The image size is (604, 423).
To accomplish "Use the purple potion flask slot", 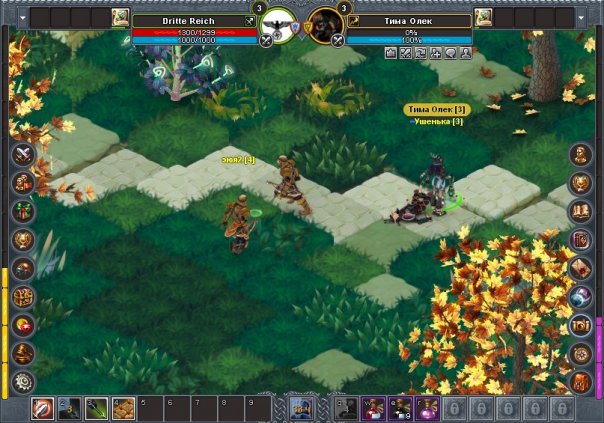I will [425, 408].
